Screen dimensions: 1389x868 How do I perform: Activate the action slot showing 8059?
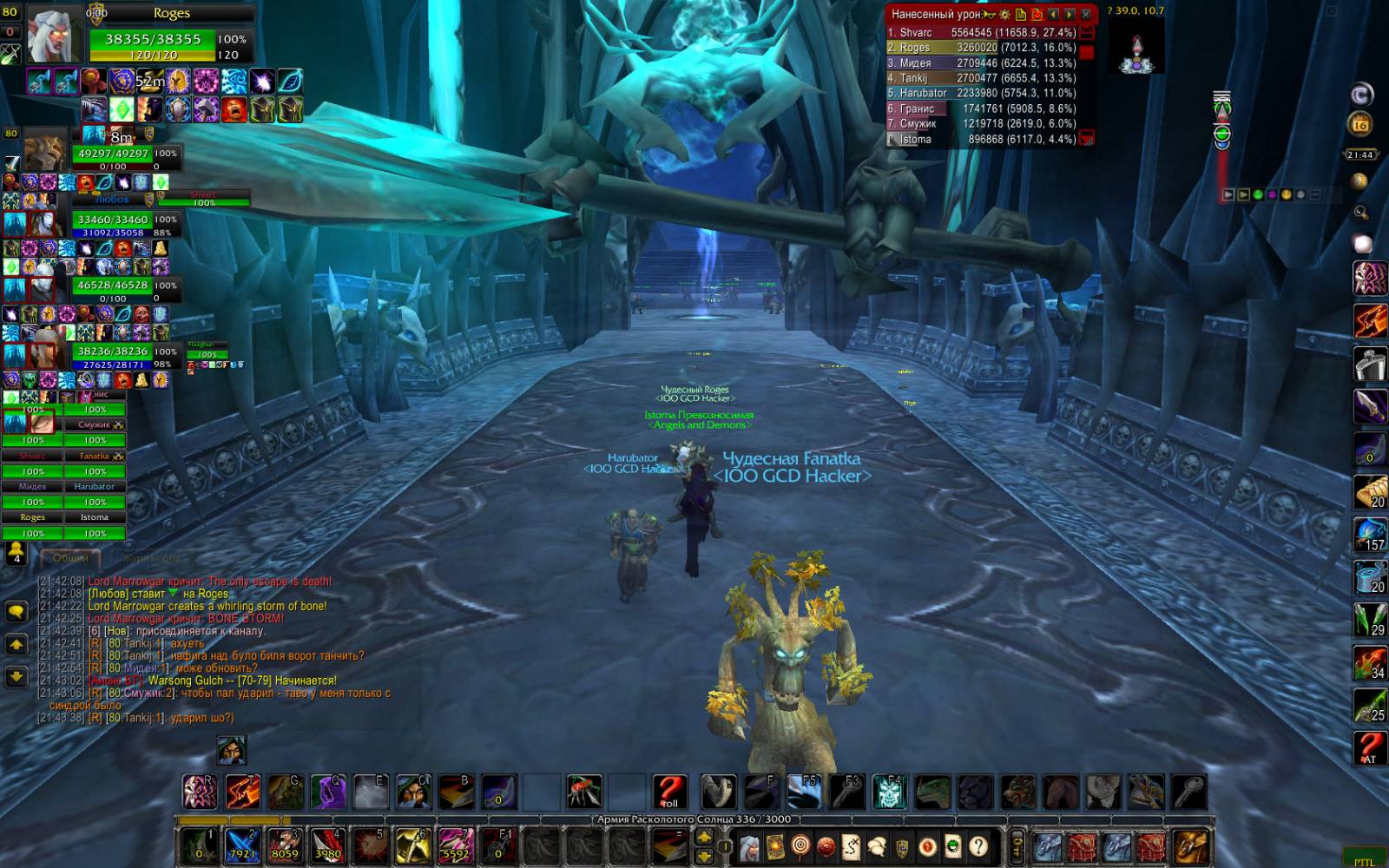285,845
